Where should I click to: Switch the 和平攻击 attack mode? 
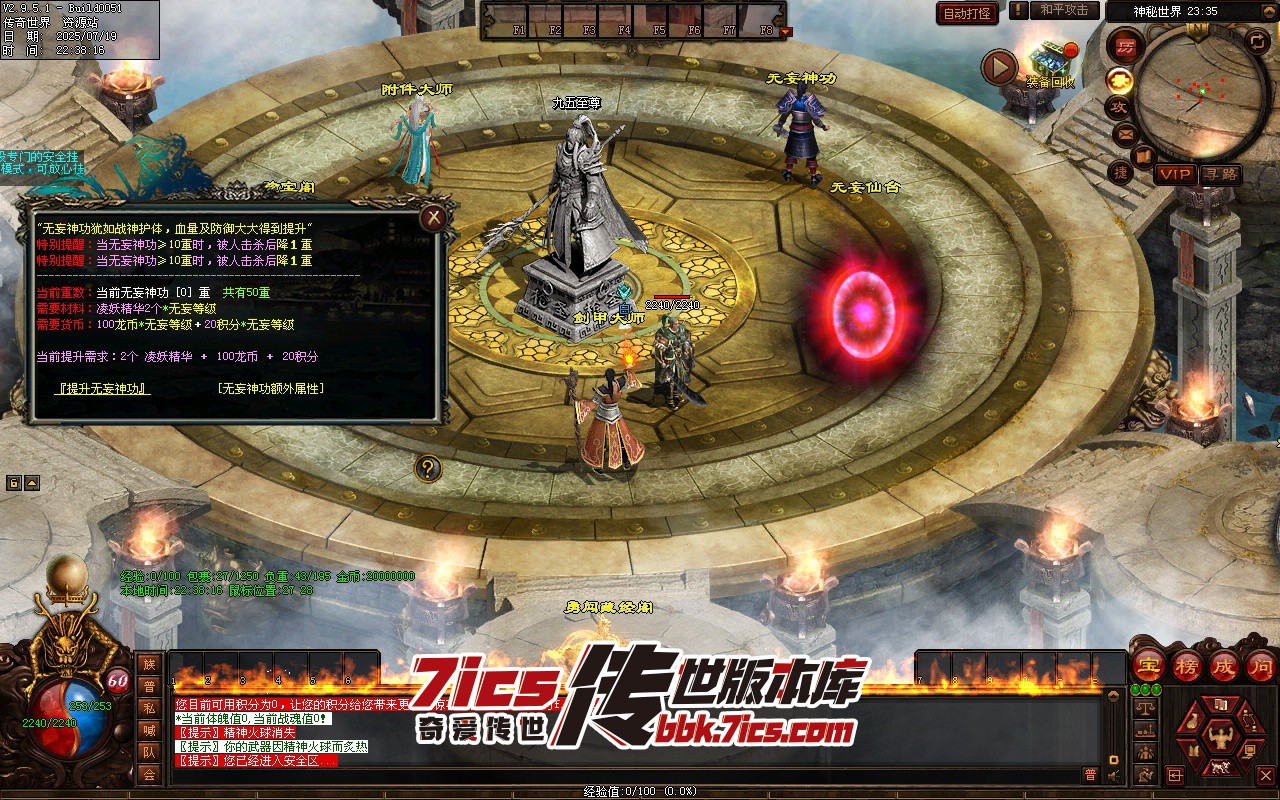point(1064,10)
